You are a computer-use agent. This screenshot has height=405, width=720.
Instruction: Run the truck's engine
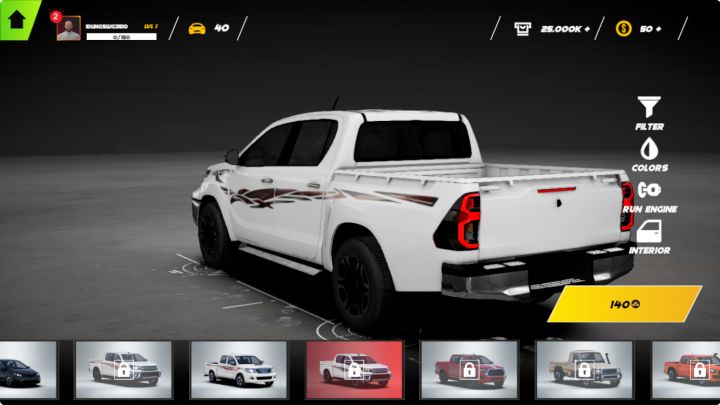[x=649, y=194]
